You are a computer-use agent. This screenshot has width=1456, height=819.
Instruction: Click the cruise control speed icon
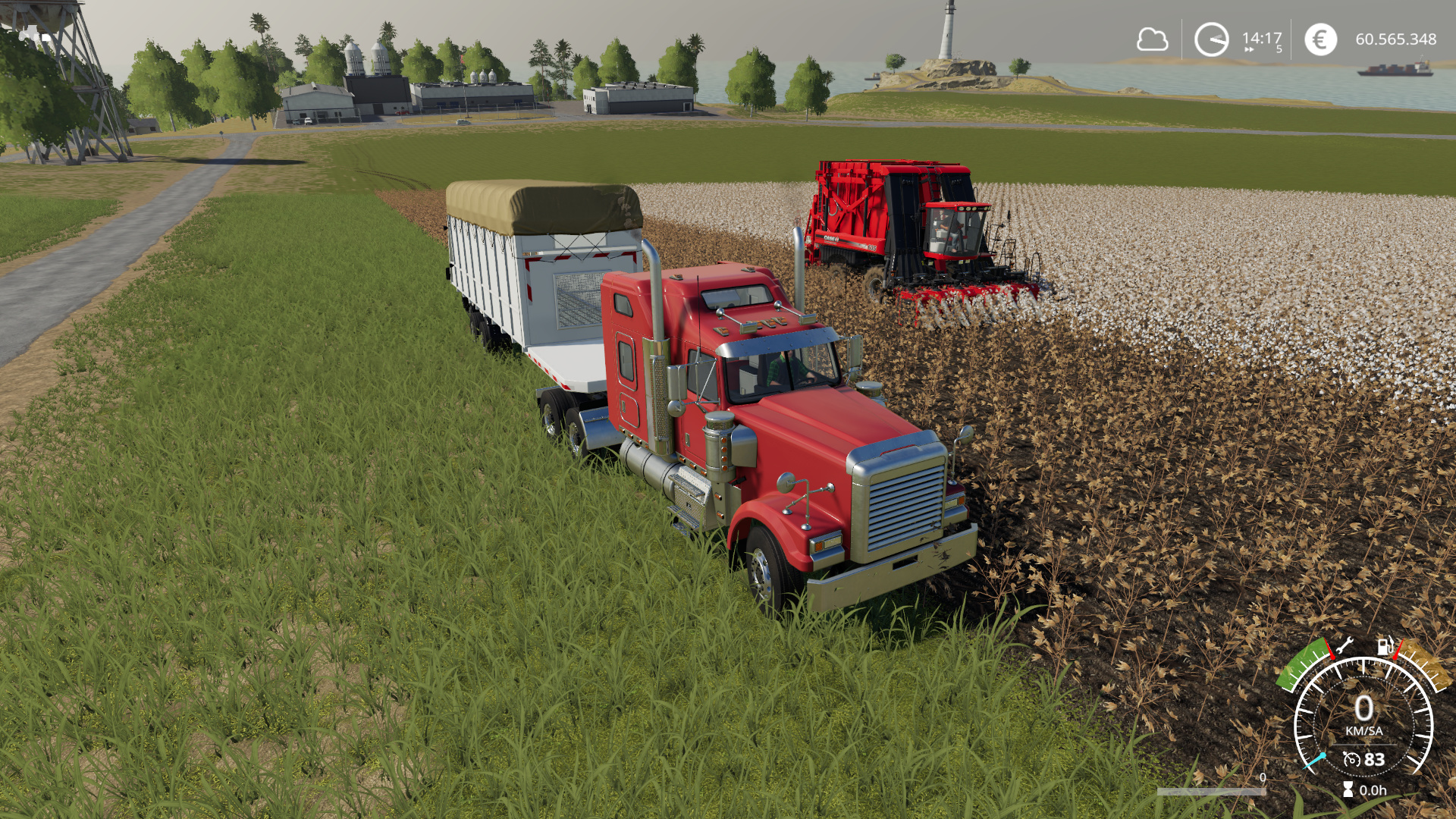pos(1351,759)
